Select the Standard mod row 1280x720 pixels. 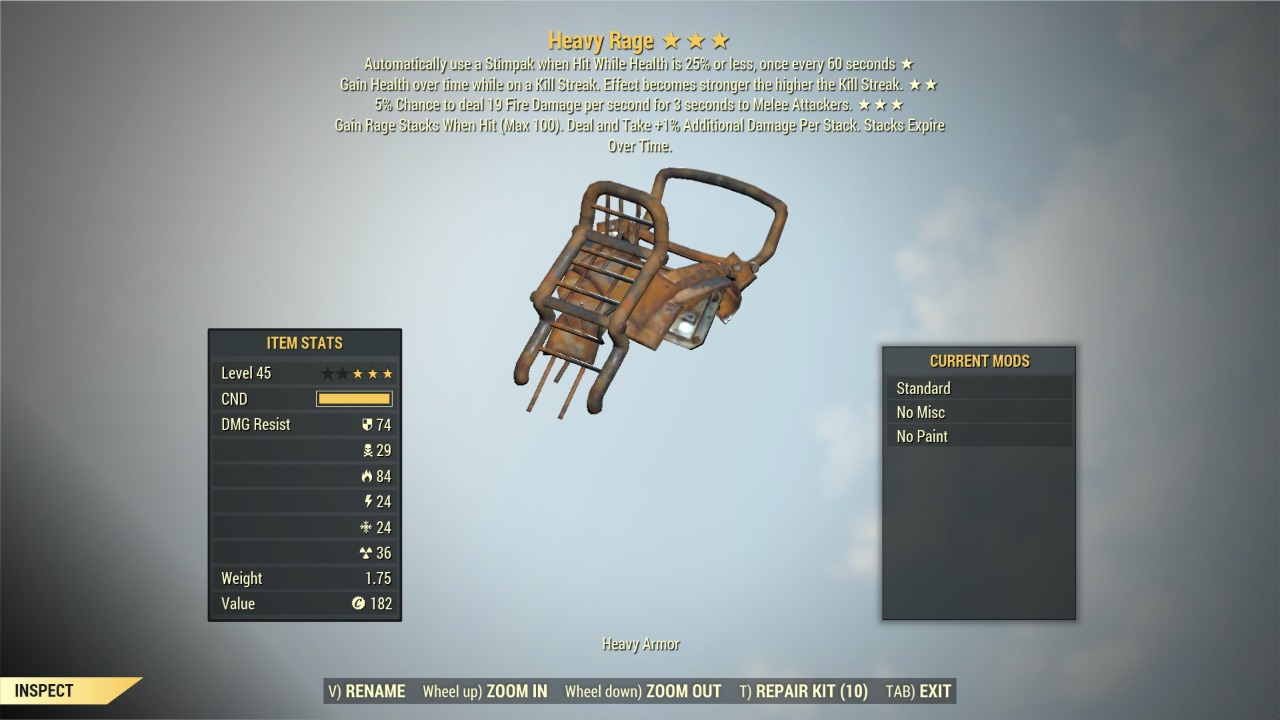pos(978,388)
